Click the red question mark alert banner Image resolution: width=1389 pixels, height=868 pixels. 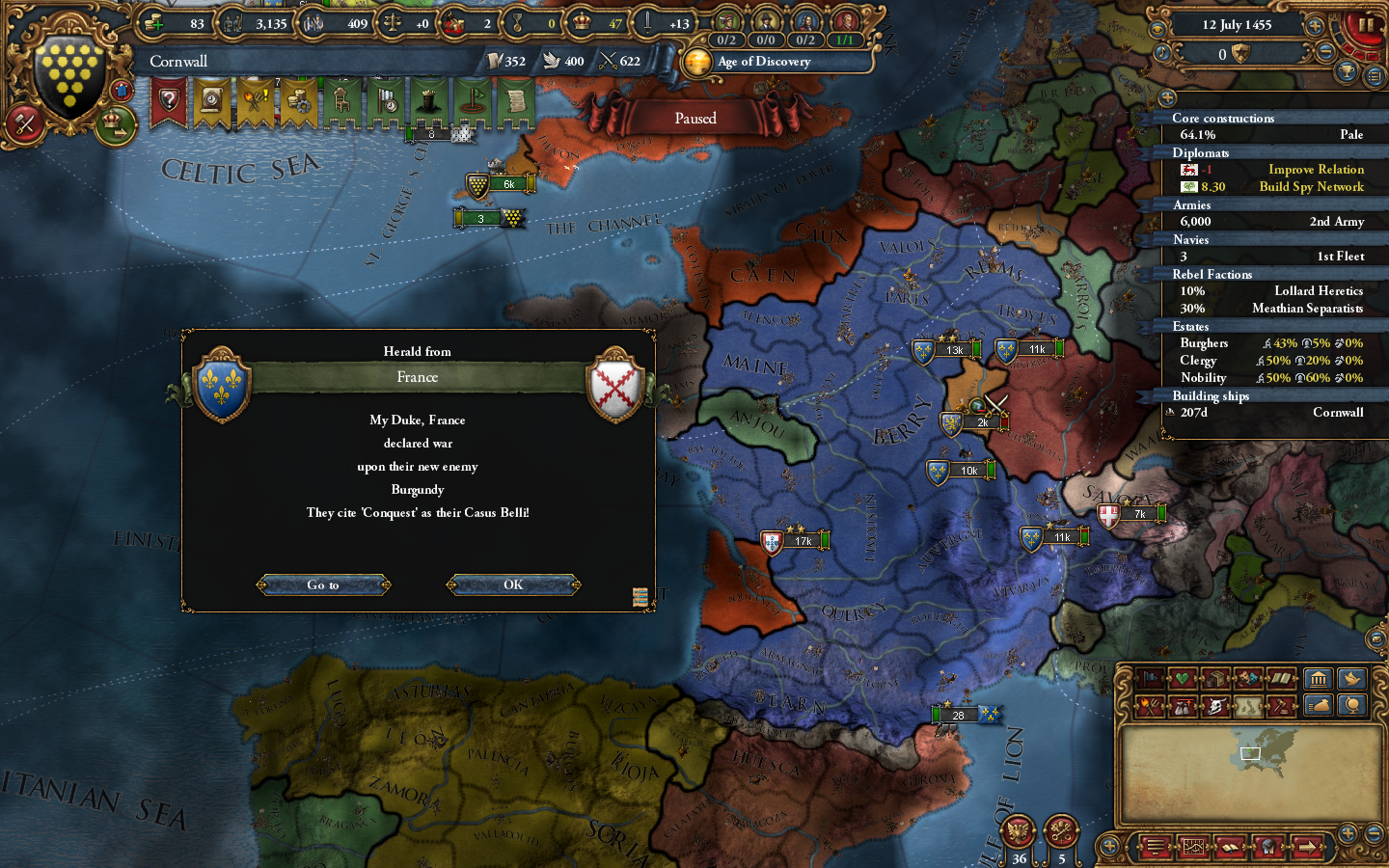tap(170, 99)
